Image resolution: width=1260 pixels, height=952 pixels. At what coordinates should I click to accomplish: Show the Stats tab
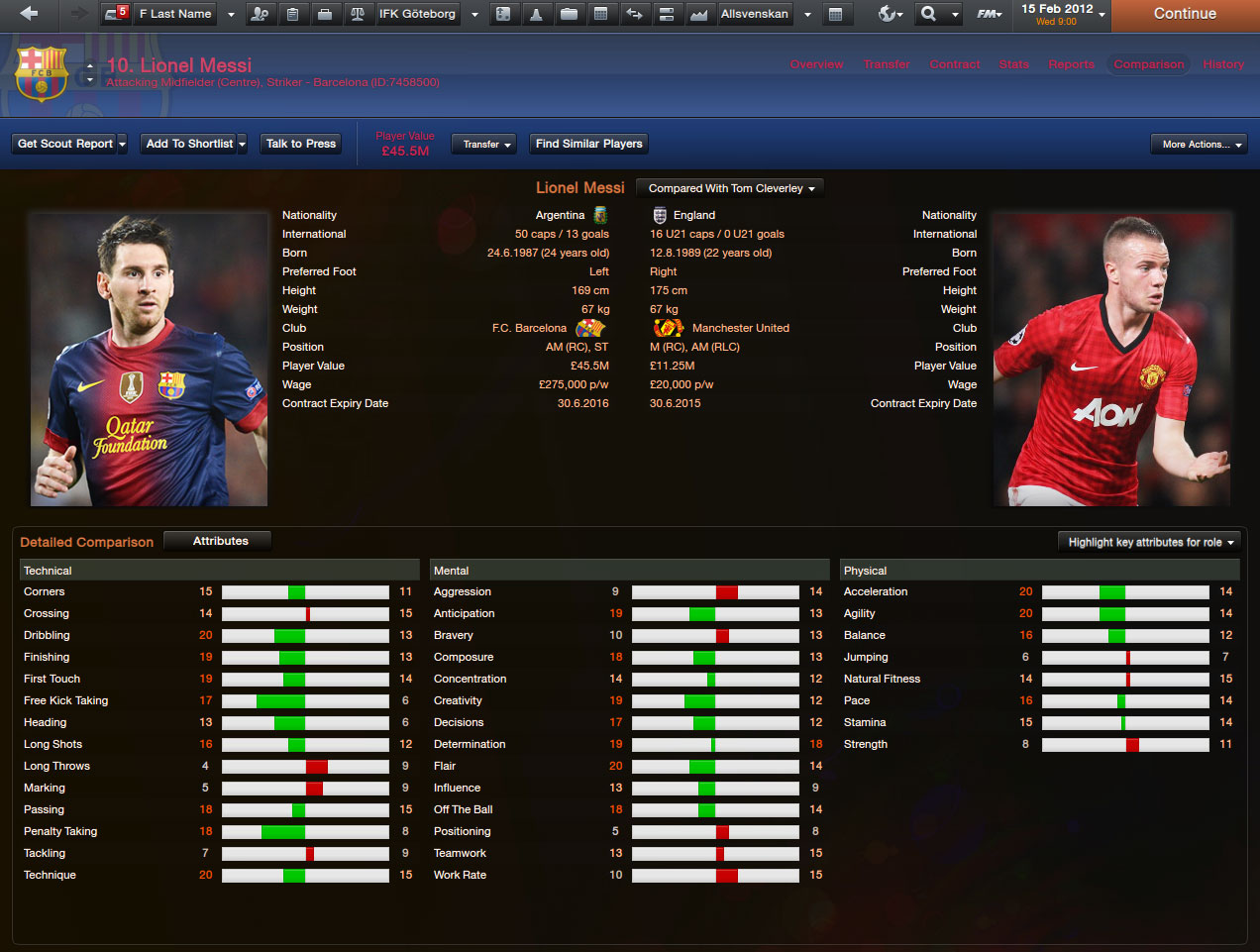point(1013,64)
